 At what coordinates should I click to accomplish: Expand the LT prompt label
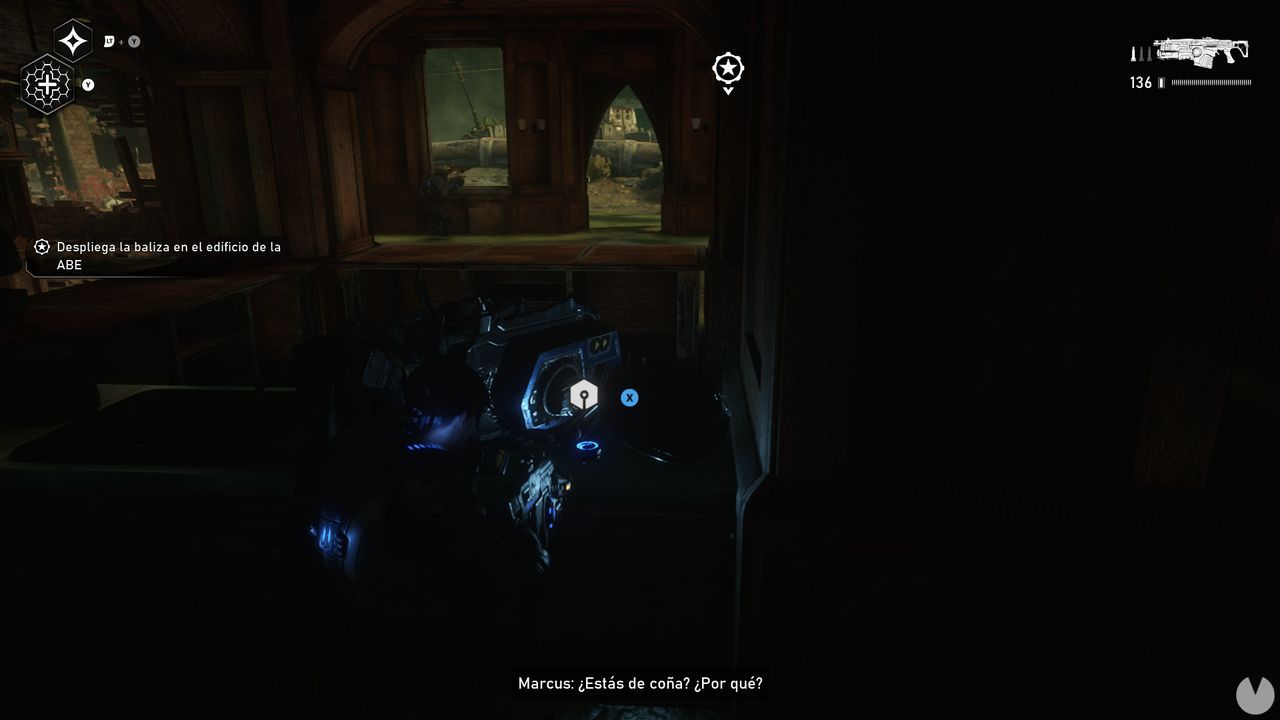(x=107, y=42)
